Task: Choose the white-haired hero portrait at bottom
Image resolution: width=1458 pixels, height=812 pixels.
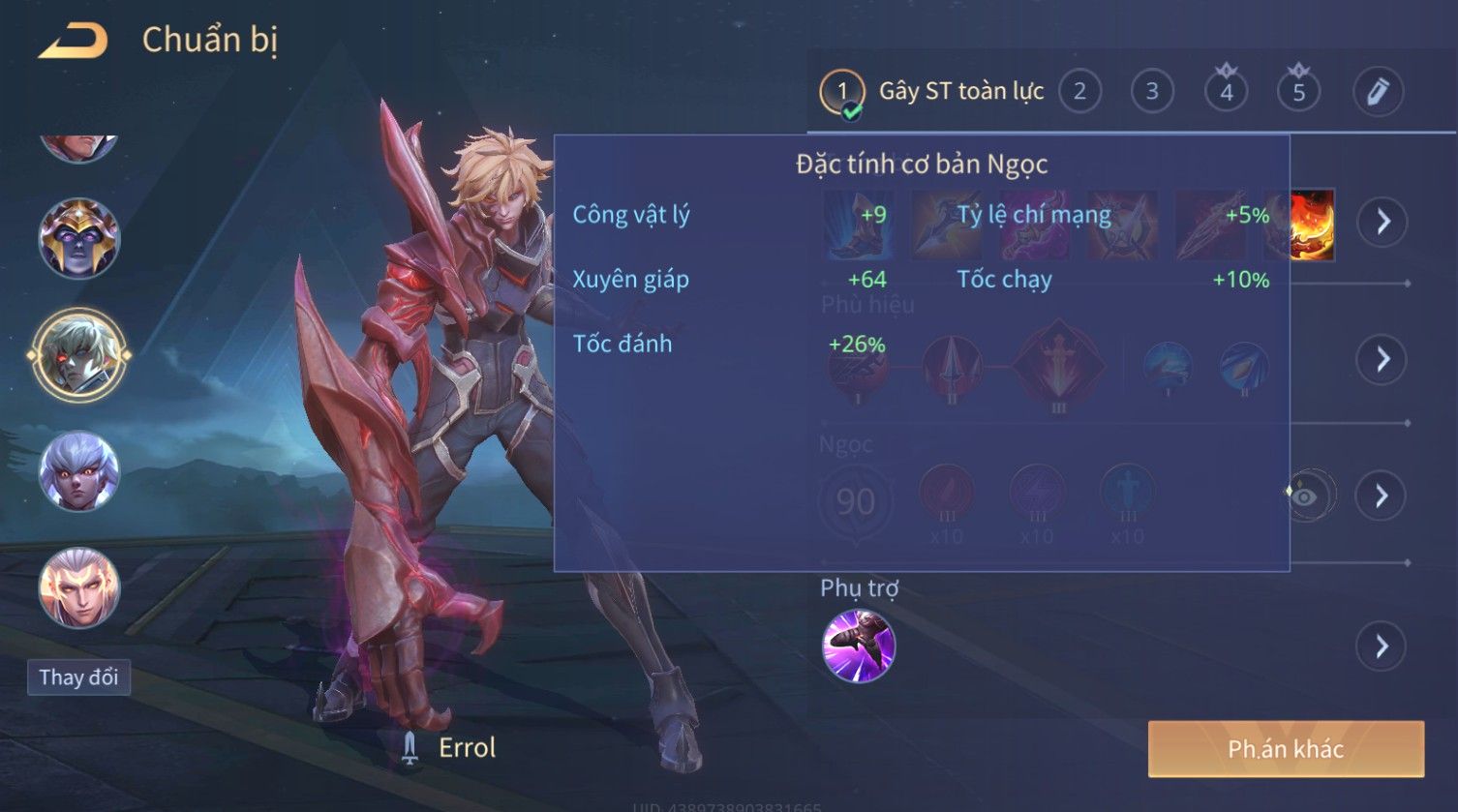Action: (78, 588)
